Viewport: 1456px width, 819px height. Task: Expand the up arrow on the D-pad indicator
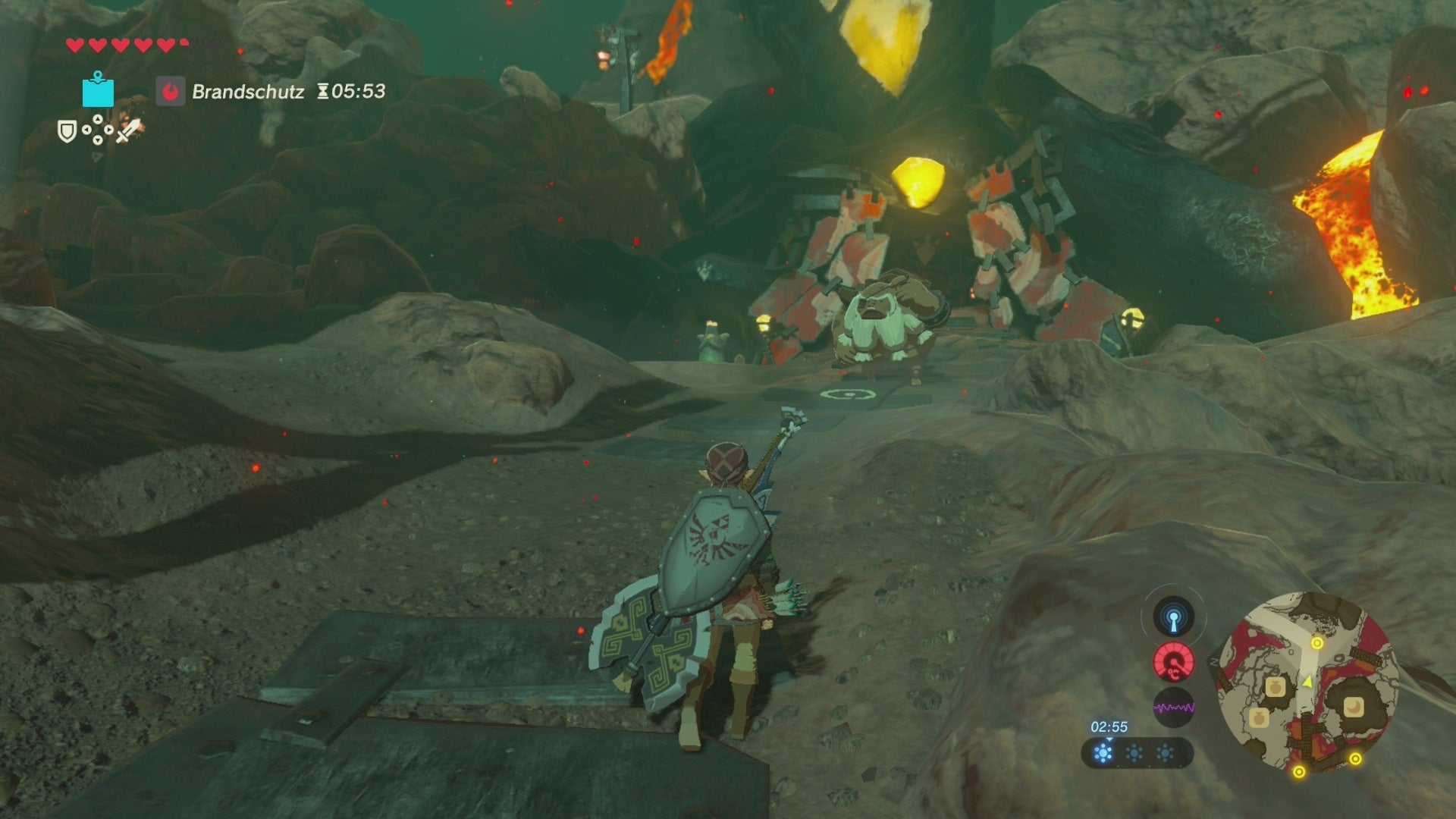(x=98, y=118)
